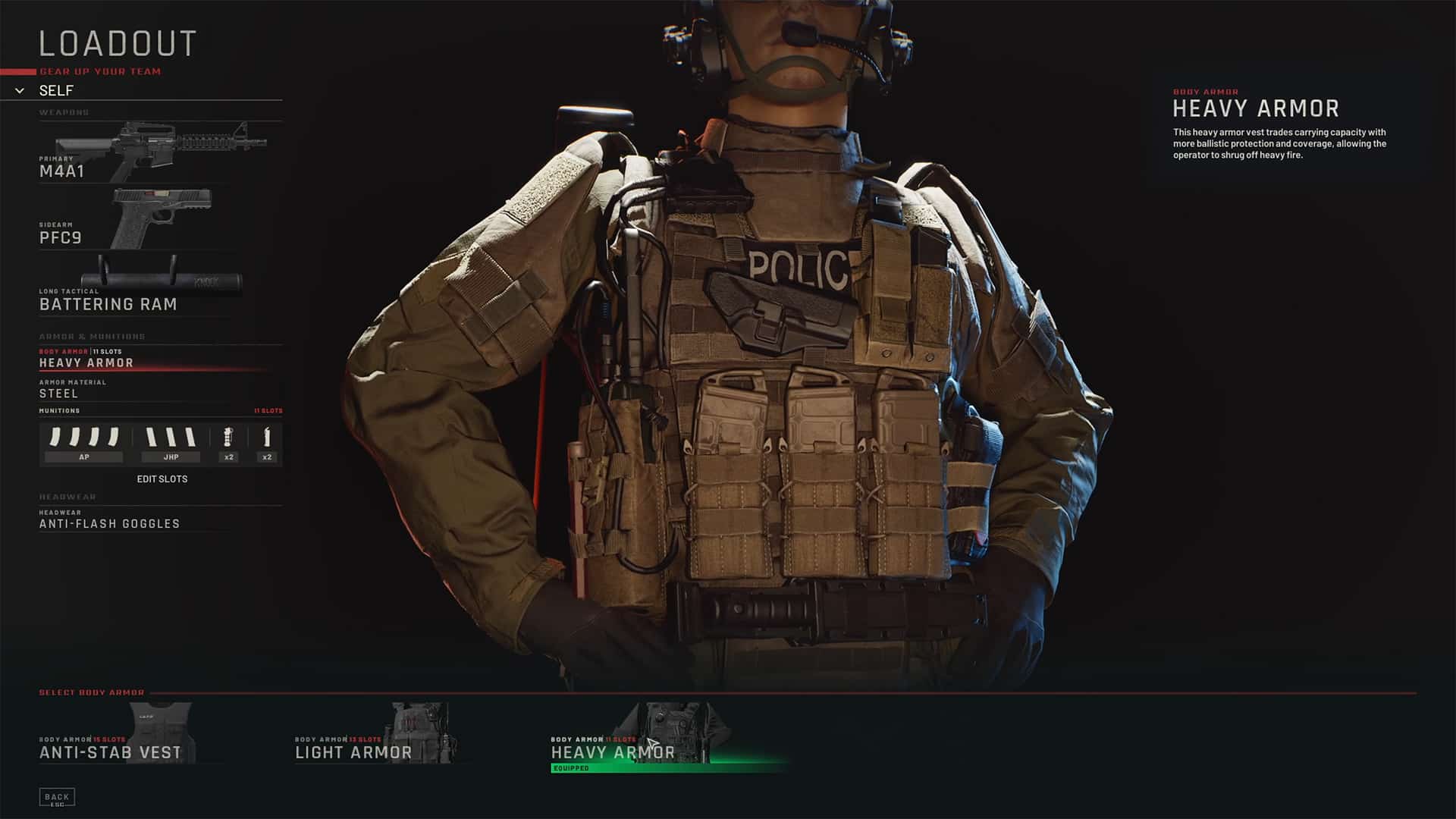1456x819 pixels.
Task: Click the EDIT SLOTS button
Action: (162, 479)
